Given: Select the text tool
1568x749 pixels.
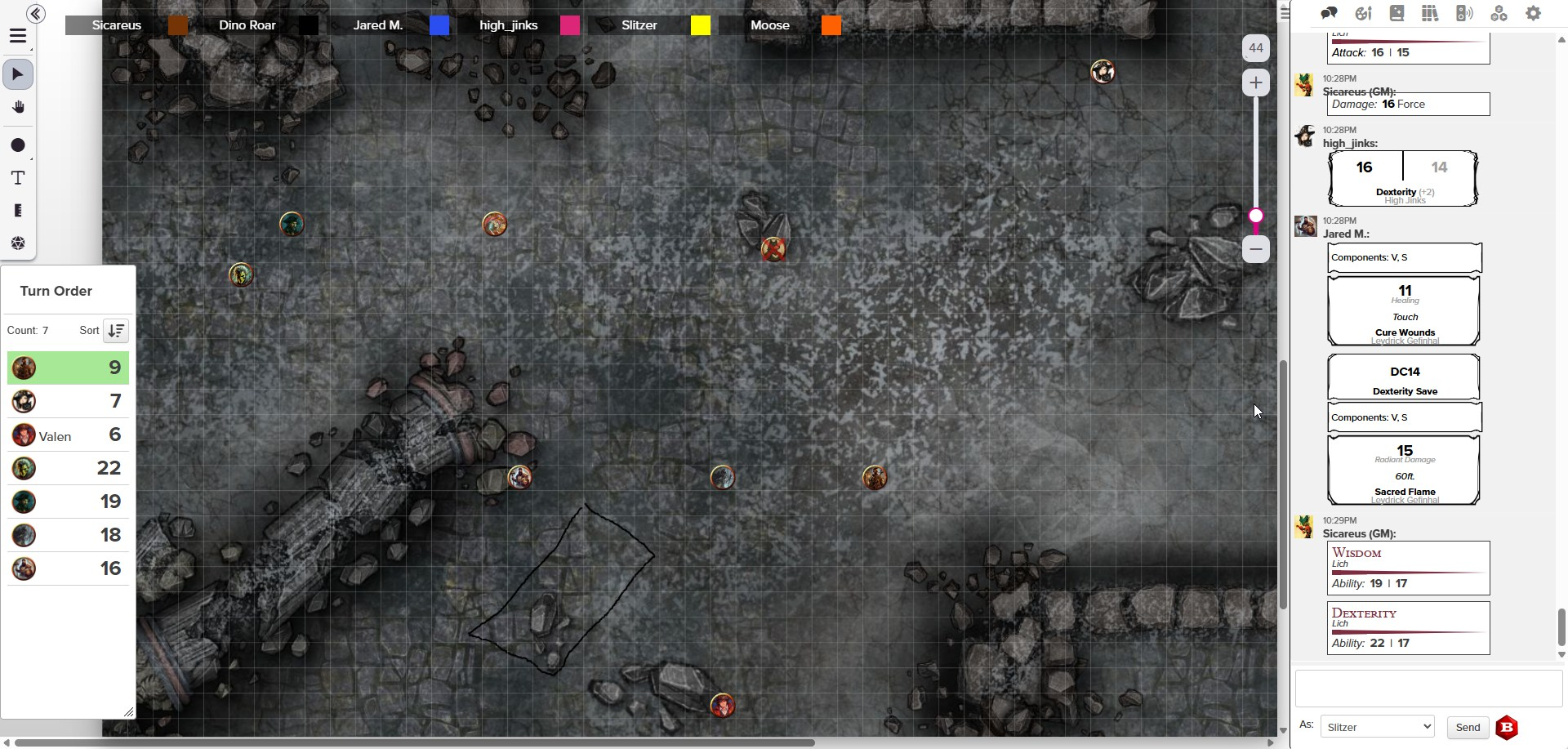Looking at the screenshot, I should pos(18,178).
